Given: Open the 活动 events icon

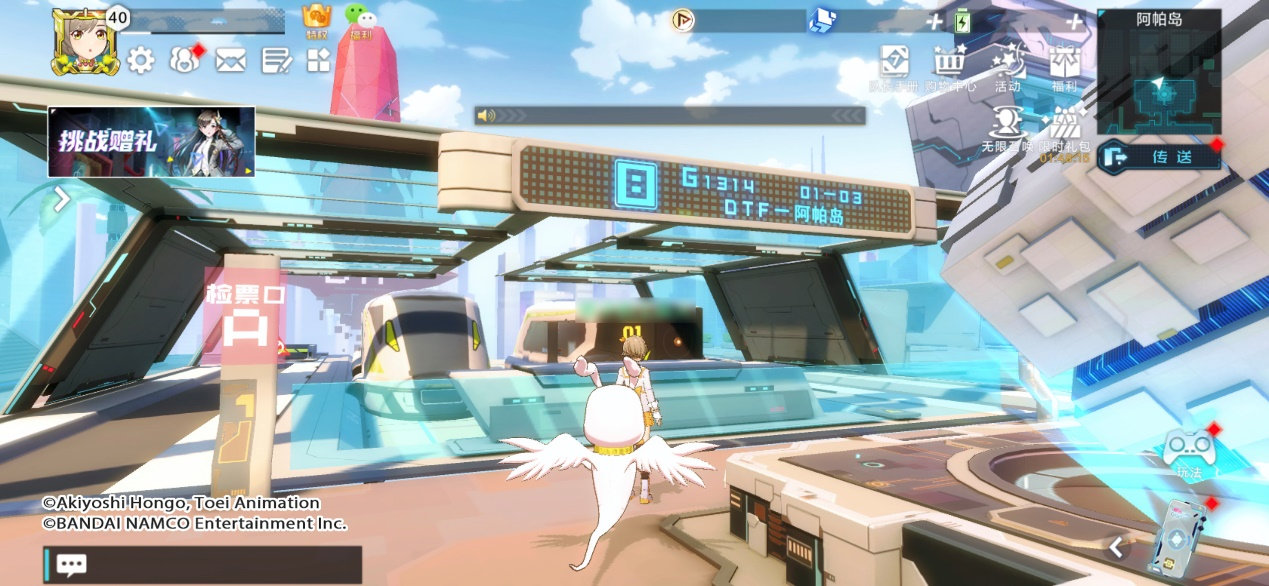Looking at the screenshot, I should click(1007, 66).
